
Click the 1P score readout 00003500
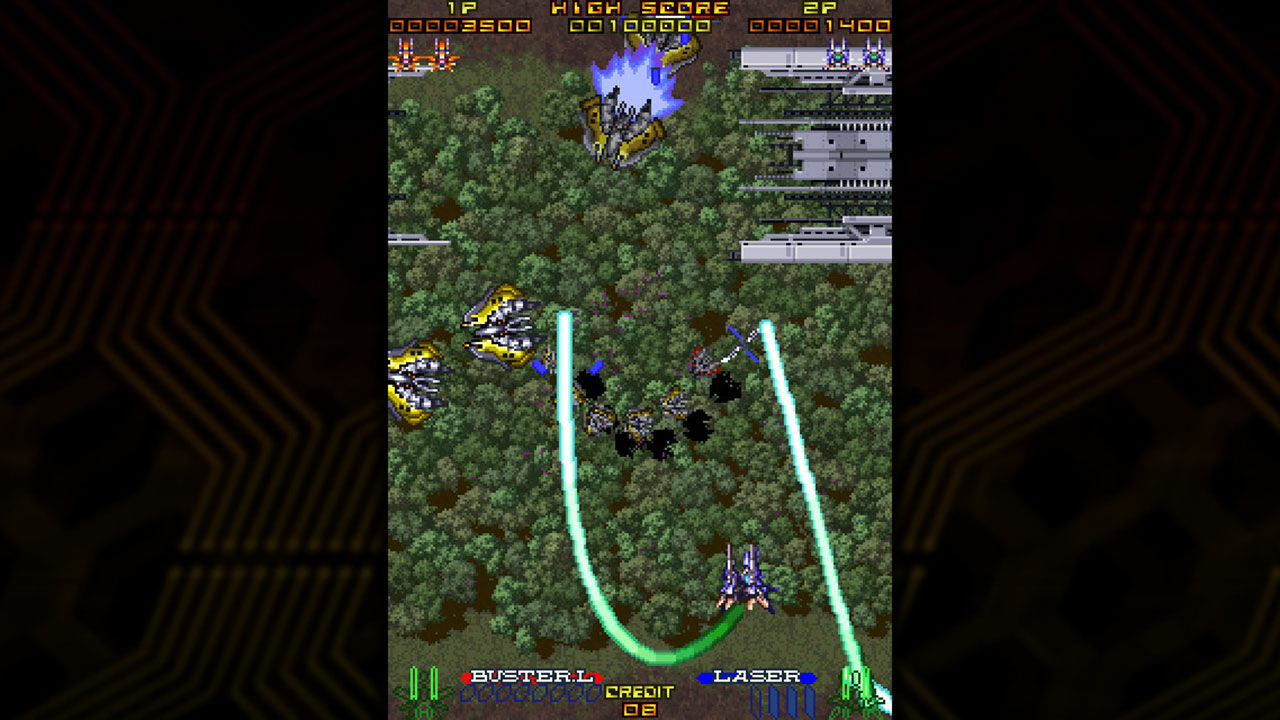pos(460,24)
